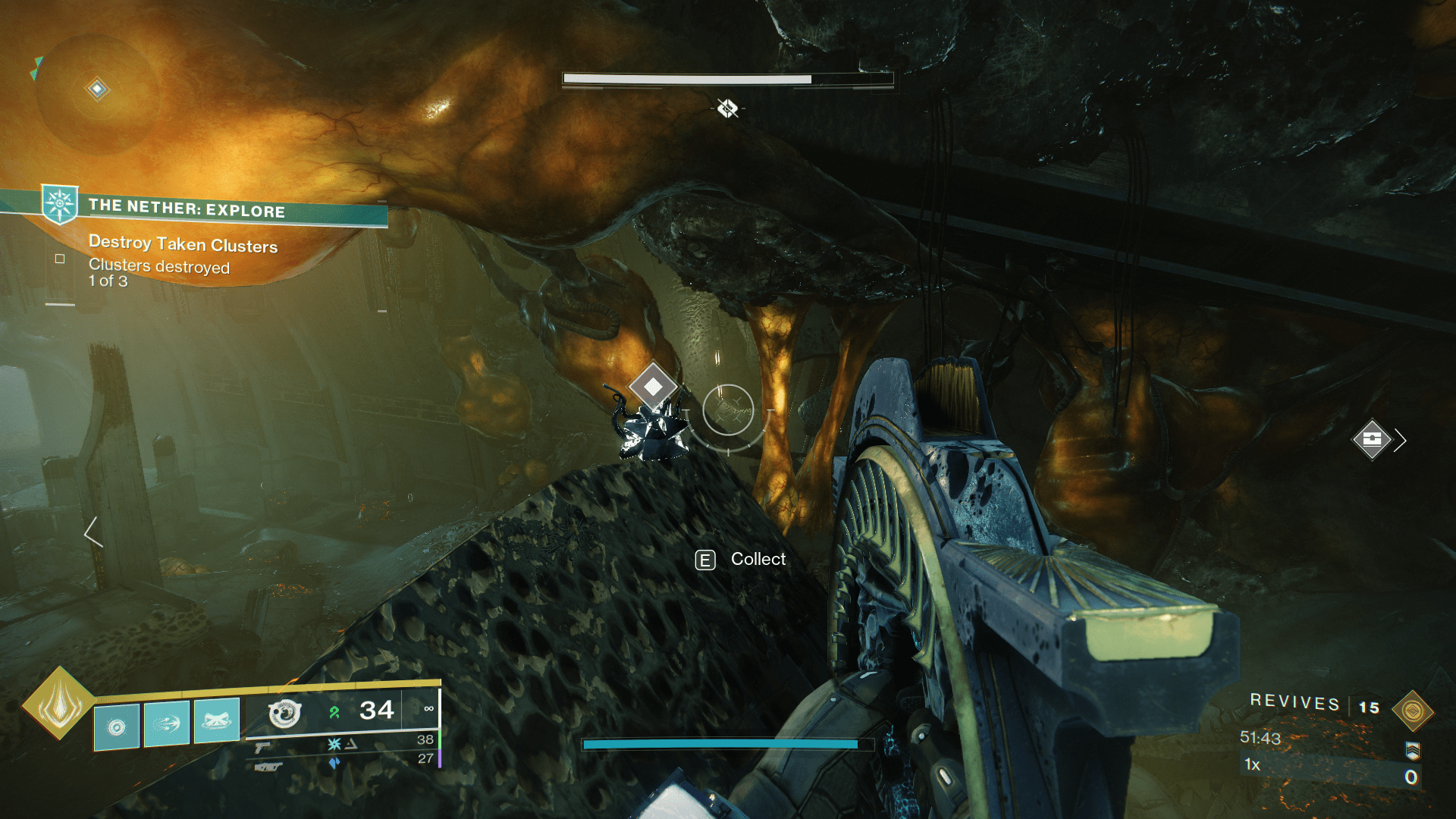Select the melee ability icon

tap(166, 724)
